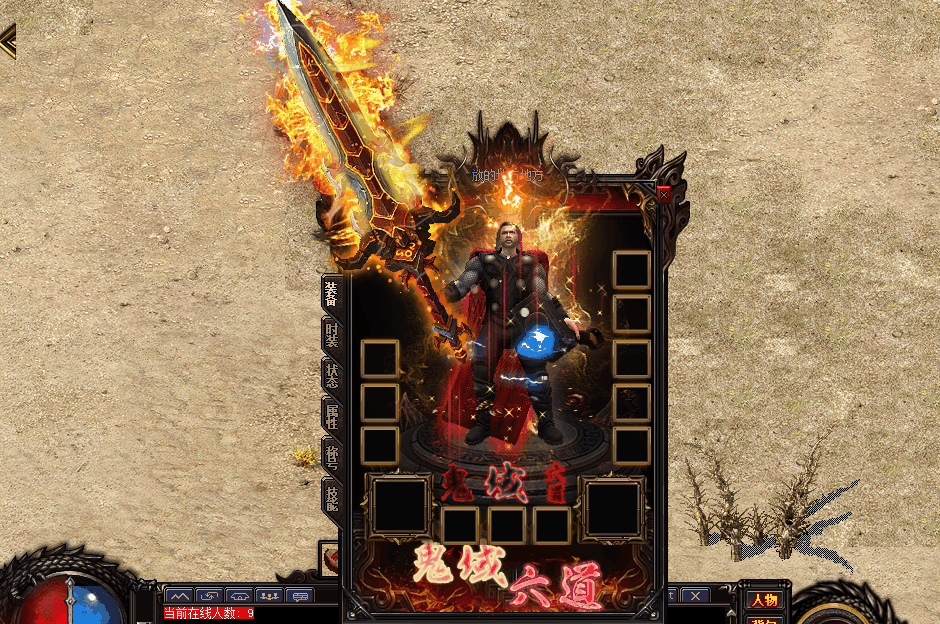Open the 技能 skills tab
940x624 pixels.
click(x=331, y=495)
